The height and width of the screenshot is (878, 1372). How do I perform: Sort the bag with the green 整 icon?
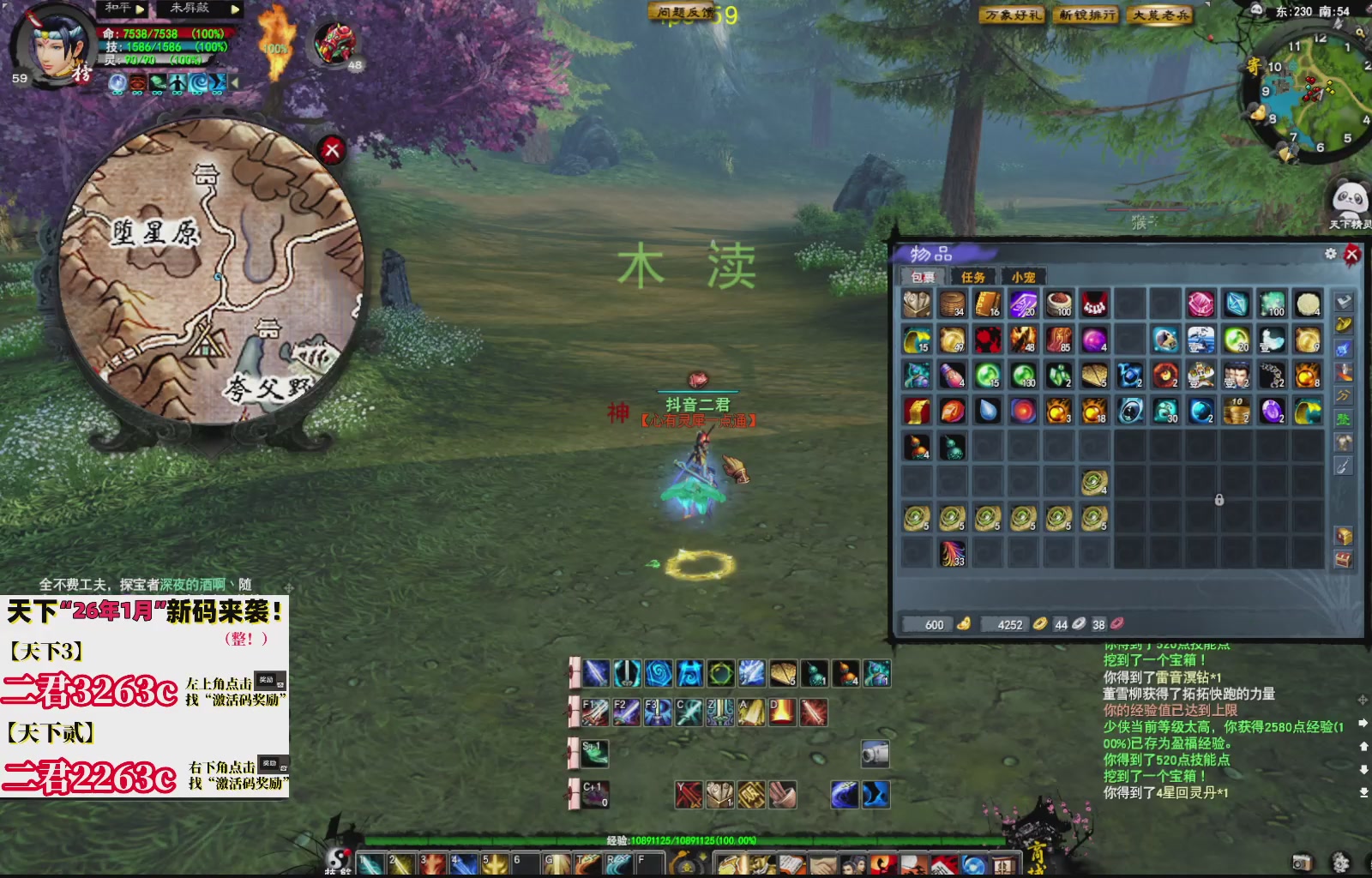coord(1344,419)
